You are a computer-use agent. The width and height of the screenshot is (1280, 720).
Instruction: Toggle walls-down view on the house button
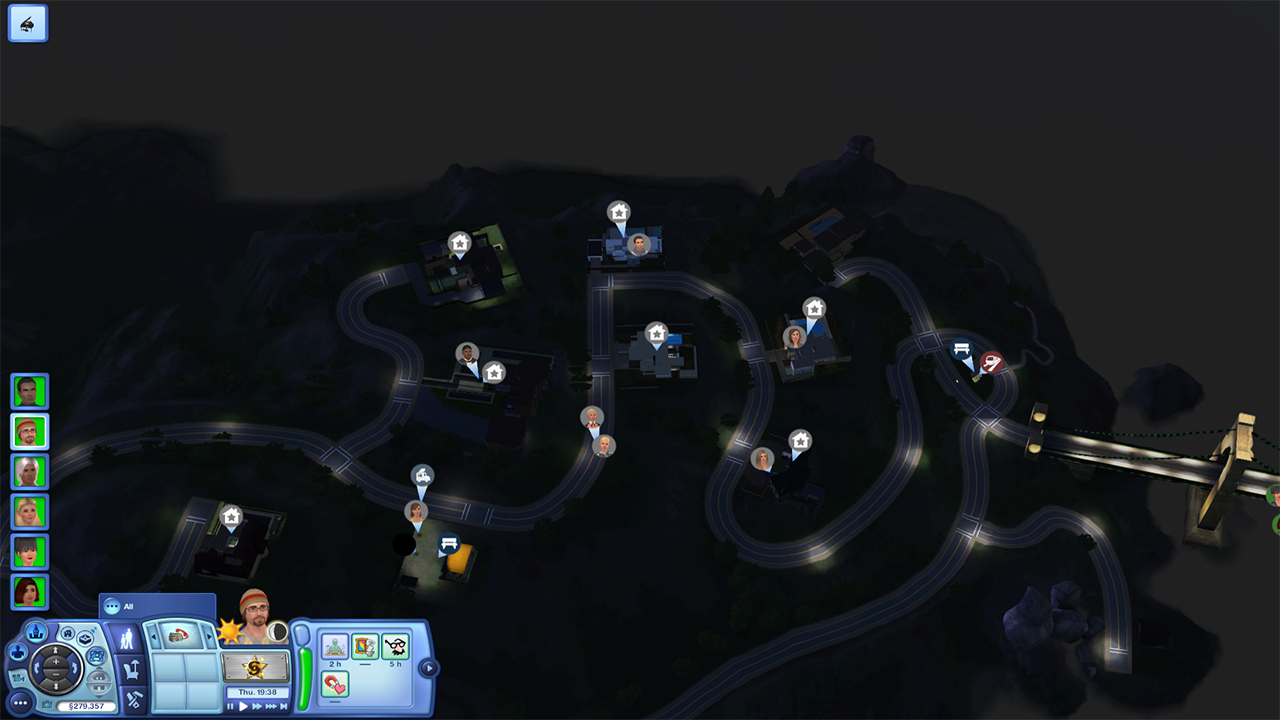(x=99, y=680)
